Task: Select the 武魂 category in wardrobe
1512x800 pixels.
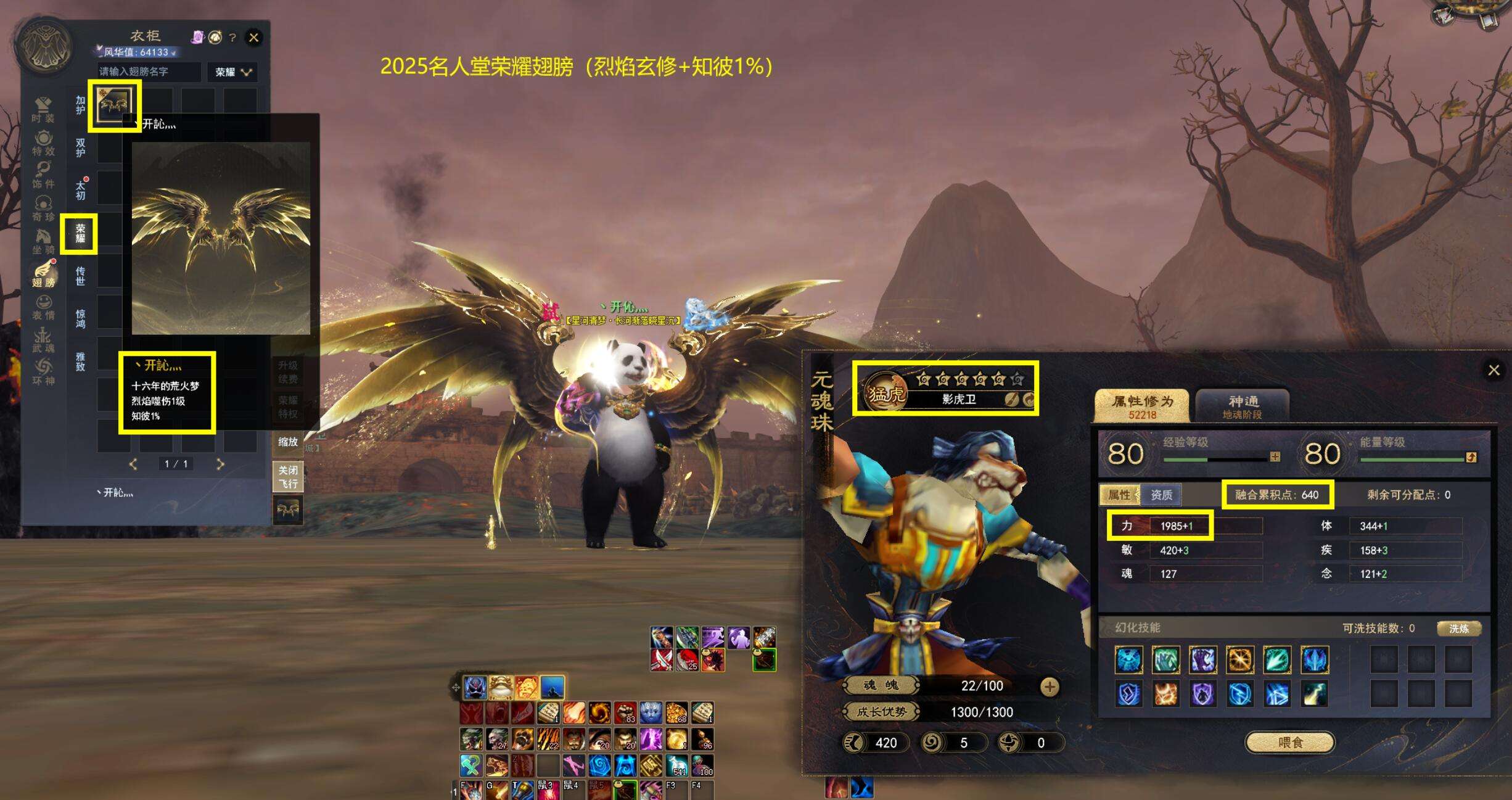Action: [x=43, y=340]
